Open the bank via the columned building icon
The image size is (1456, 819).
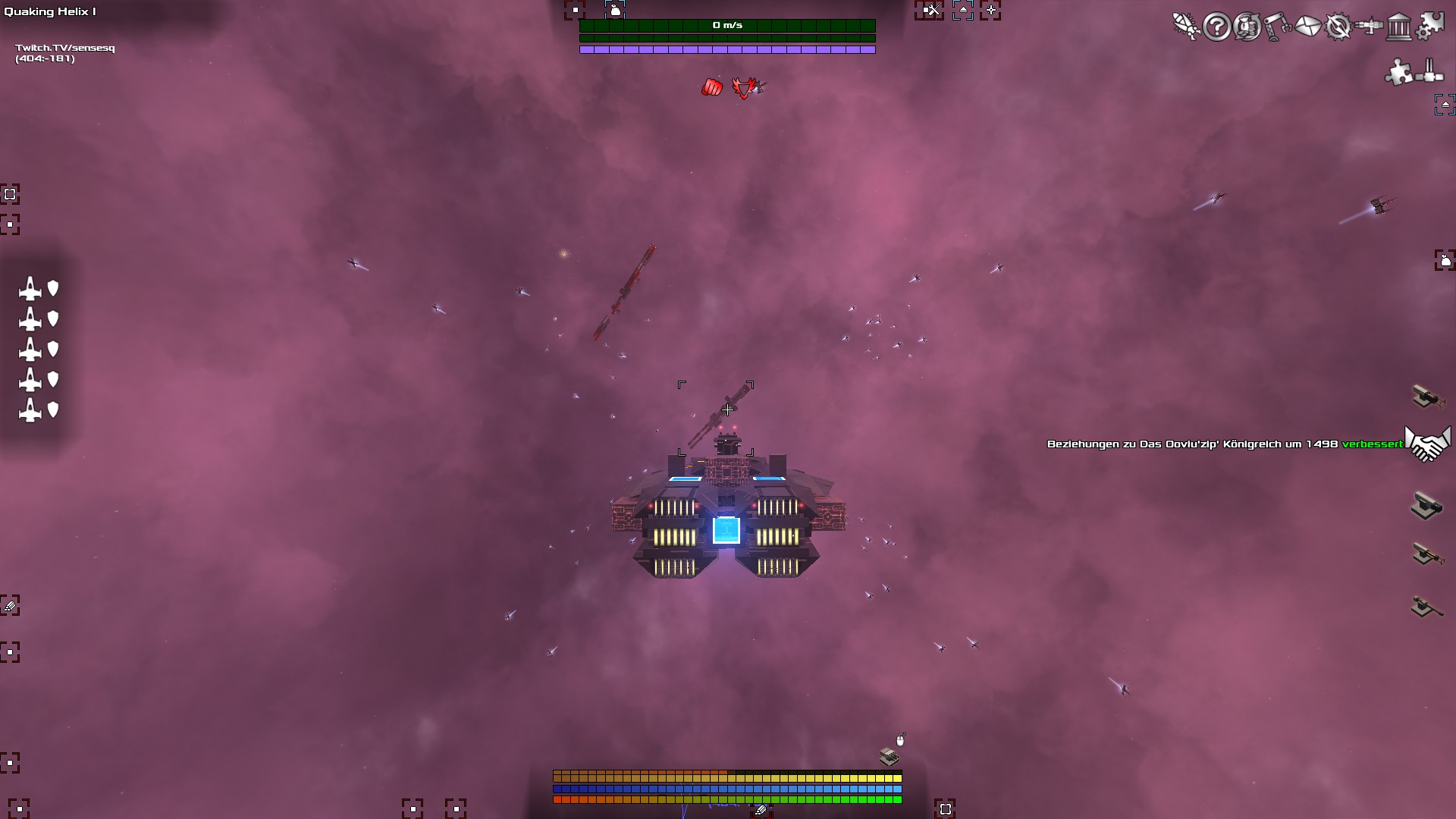pyautogui.click(x=1399, y=27)
